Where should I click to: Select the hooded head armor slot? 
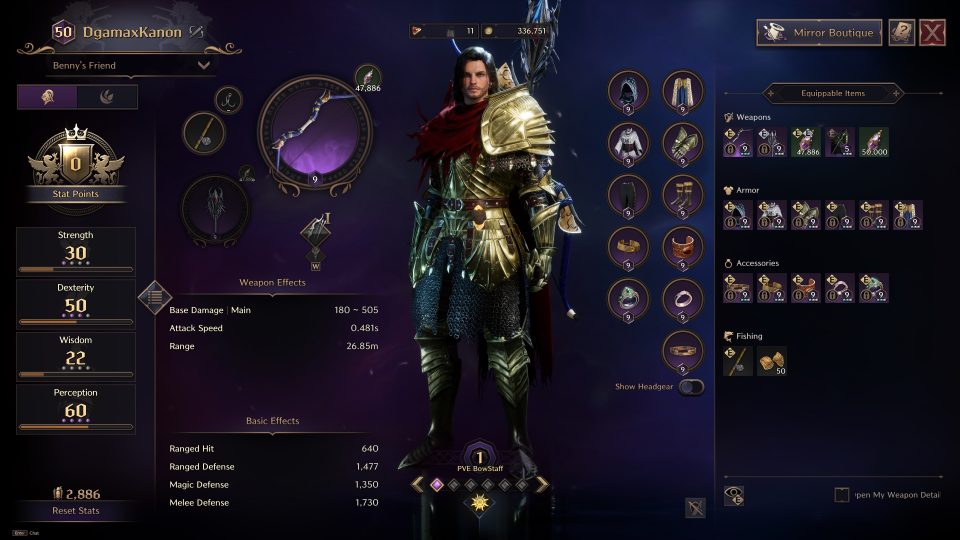[x=629, y=91]
